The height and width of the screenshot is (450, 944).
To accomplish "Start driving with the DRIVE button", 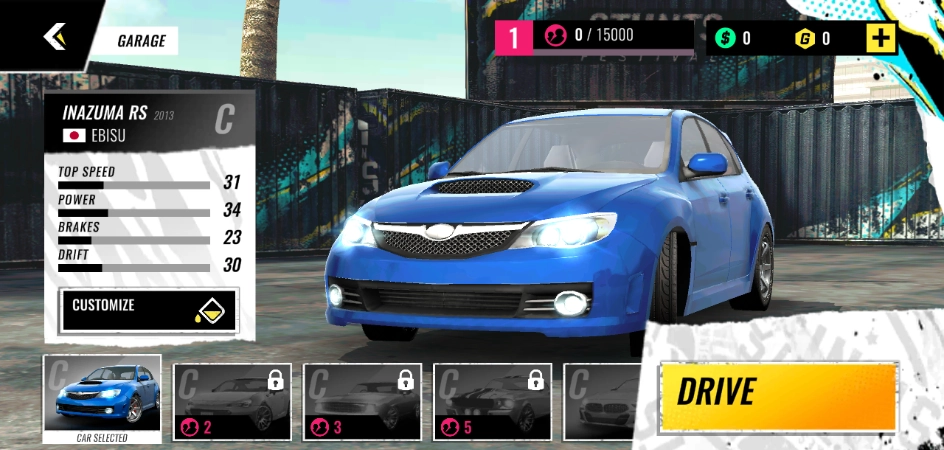I will click(x=777, y=393).
